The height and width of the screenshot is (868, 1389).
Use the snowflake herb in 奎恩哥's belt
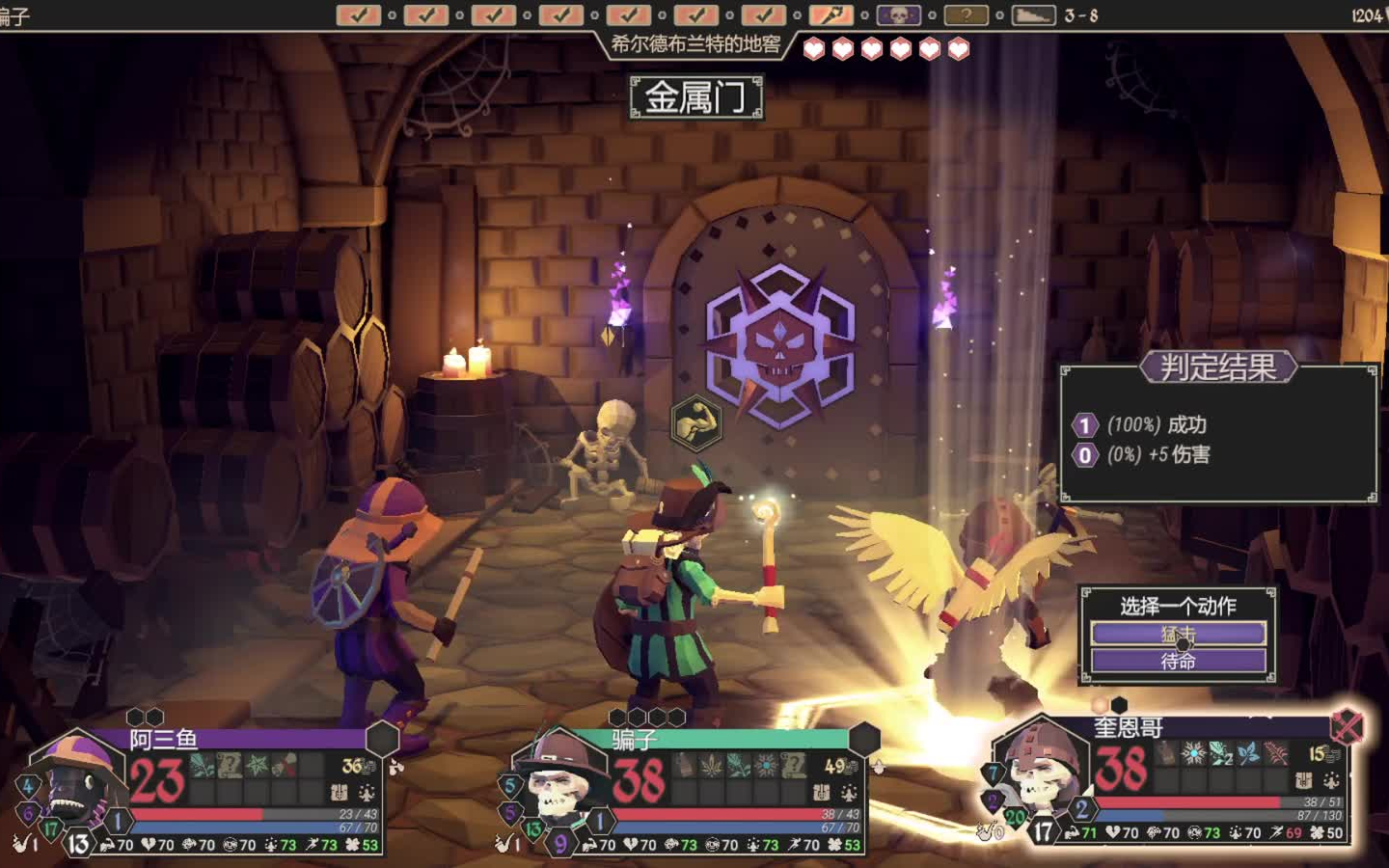[x=1194, y=753]
